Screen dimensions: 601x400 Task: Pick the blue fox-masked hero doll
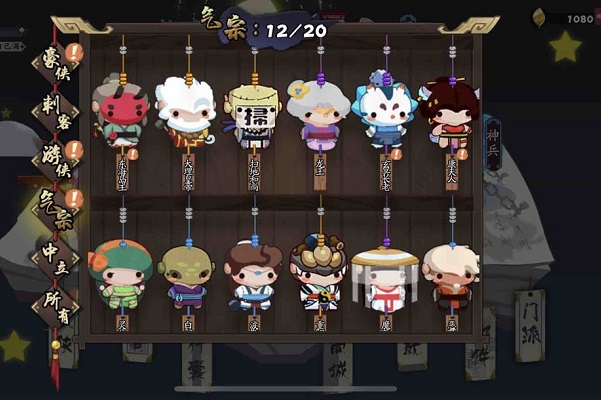click(x=385, y=110)
